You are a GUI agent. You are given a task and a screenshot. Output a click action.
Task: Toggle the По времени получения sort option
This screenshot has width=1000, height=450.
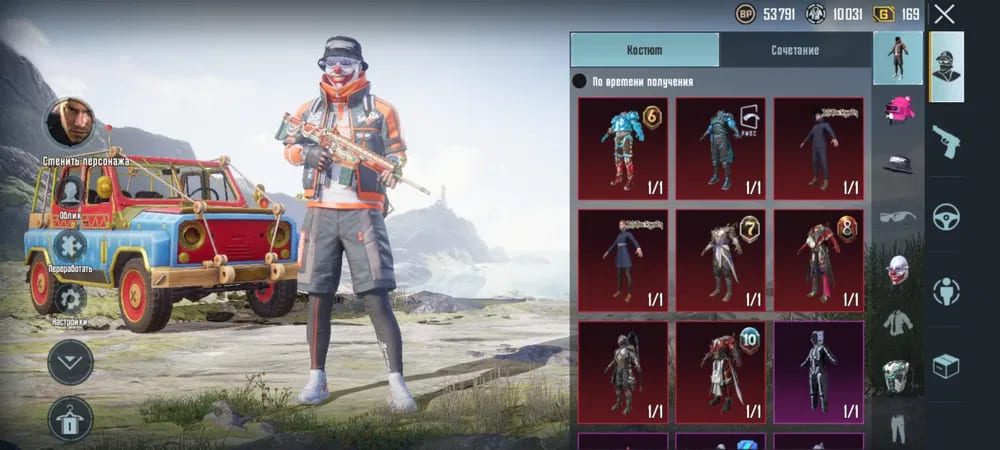click(x=579, y=82)
